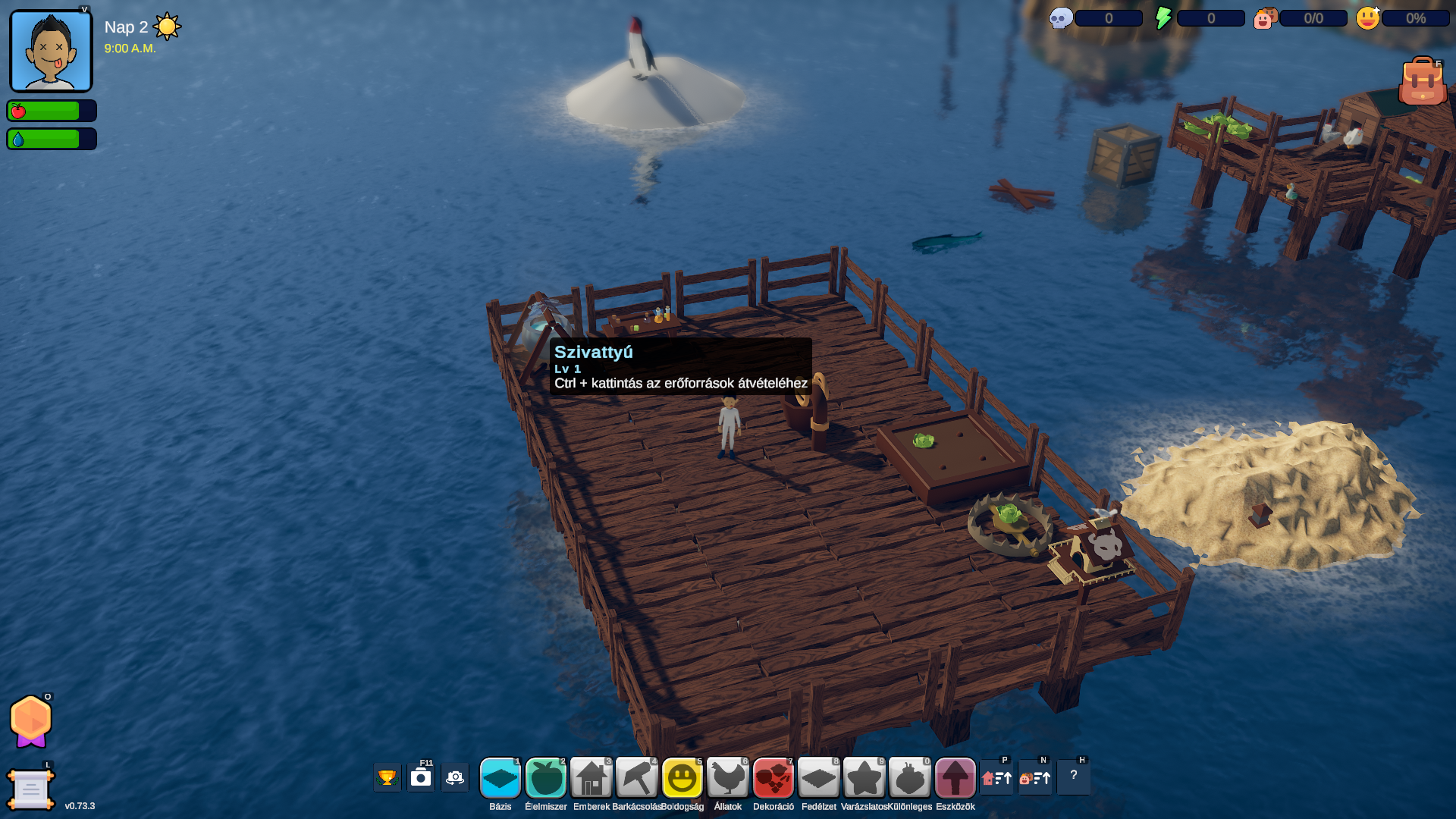Choose the Barkácsolás hammer category
Viewport: 1456px width, 819px height.
click(637, 778)
